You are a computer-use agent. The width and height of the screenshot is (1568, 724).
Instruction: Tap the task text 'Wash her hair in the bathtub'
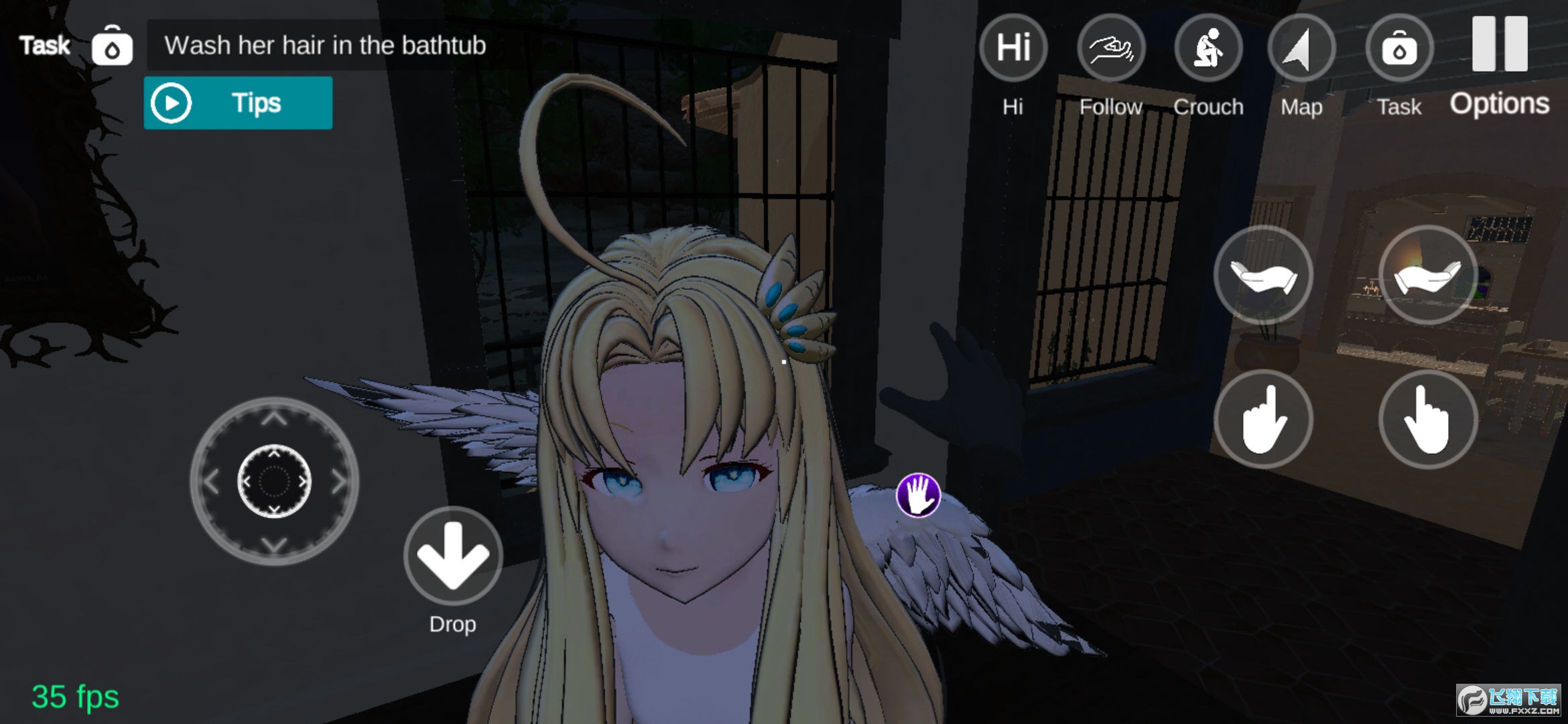point(324,45)
